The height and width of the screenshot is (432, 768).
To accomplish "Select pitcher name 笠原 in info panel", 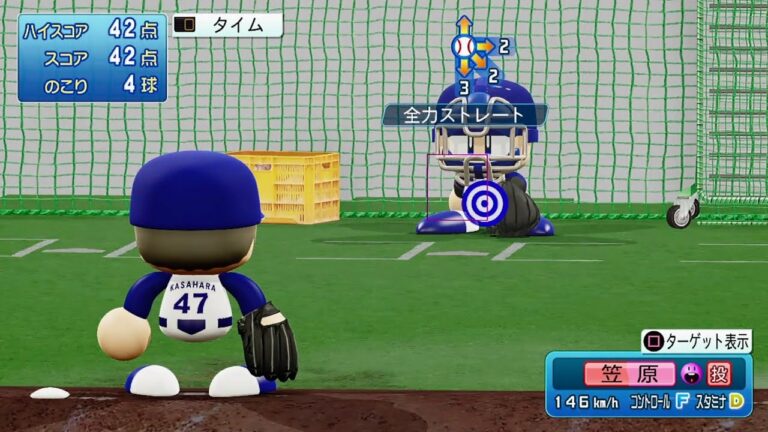I will pyautogui.click(x=629, y=374).
